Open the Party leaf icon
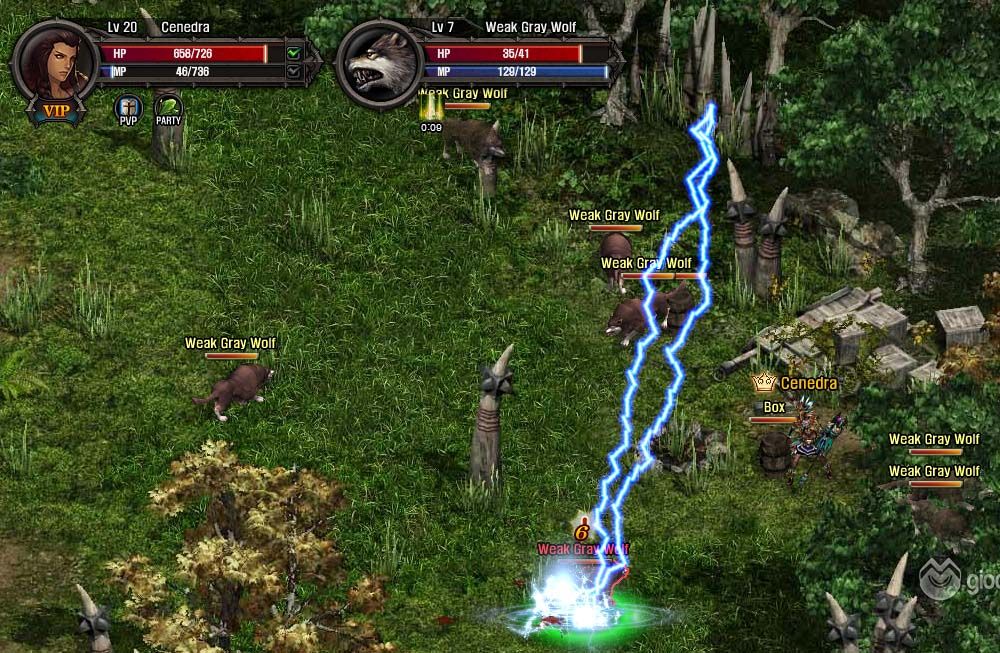Viewport: 1000px width, 653px height. pyautogui.click(x=168, y=107)
